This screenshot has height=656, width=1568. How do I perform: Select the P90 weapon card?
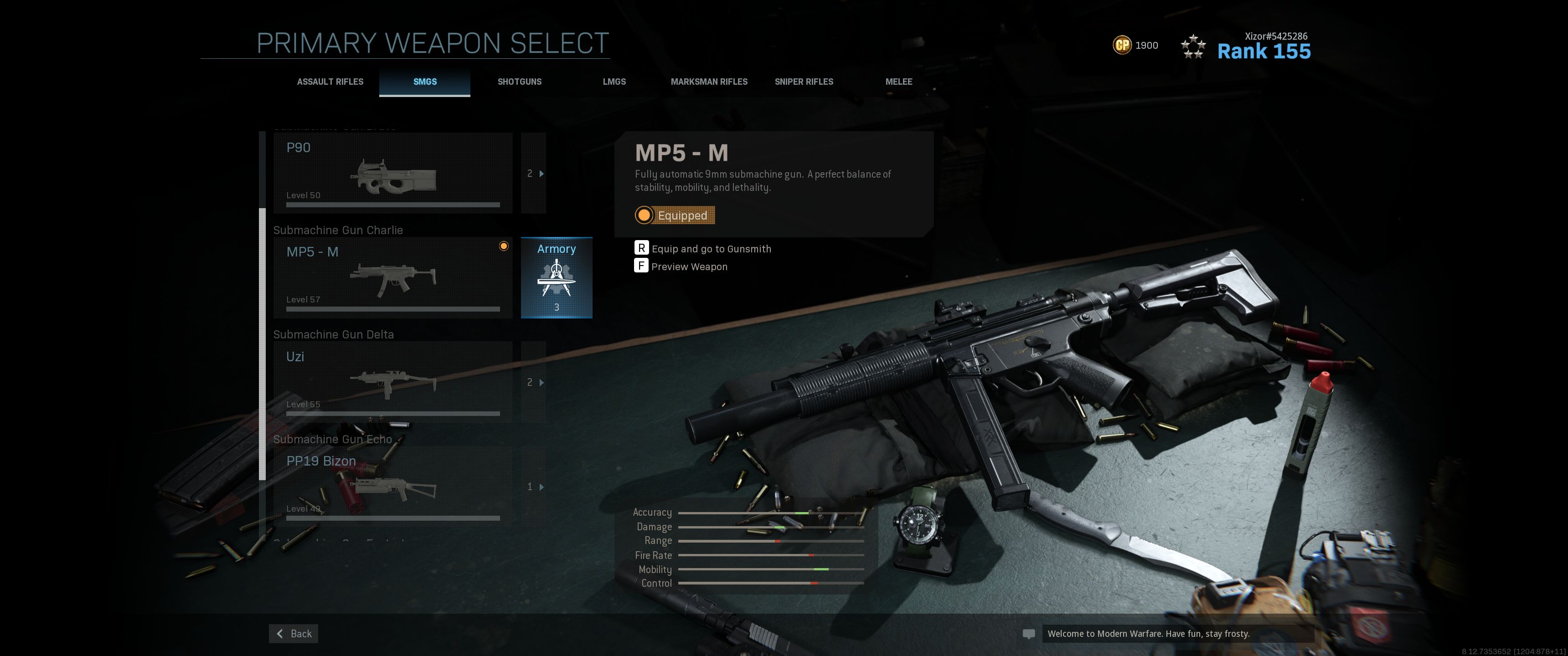(392, 174)
